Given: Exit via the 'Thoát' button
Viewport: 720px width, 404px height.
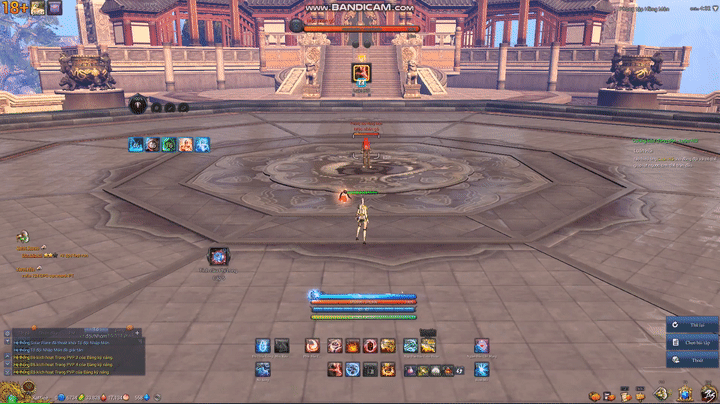Looking at the screenshot, I should [692, 359].
